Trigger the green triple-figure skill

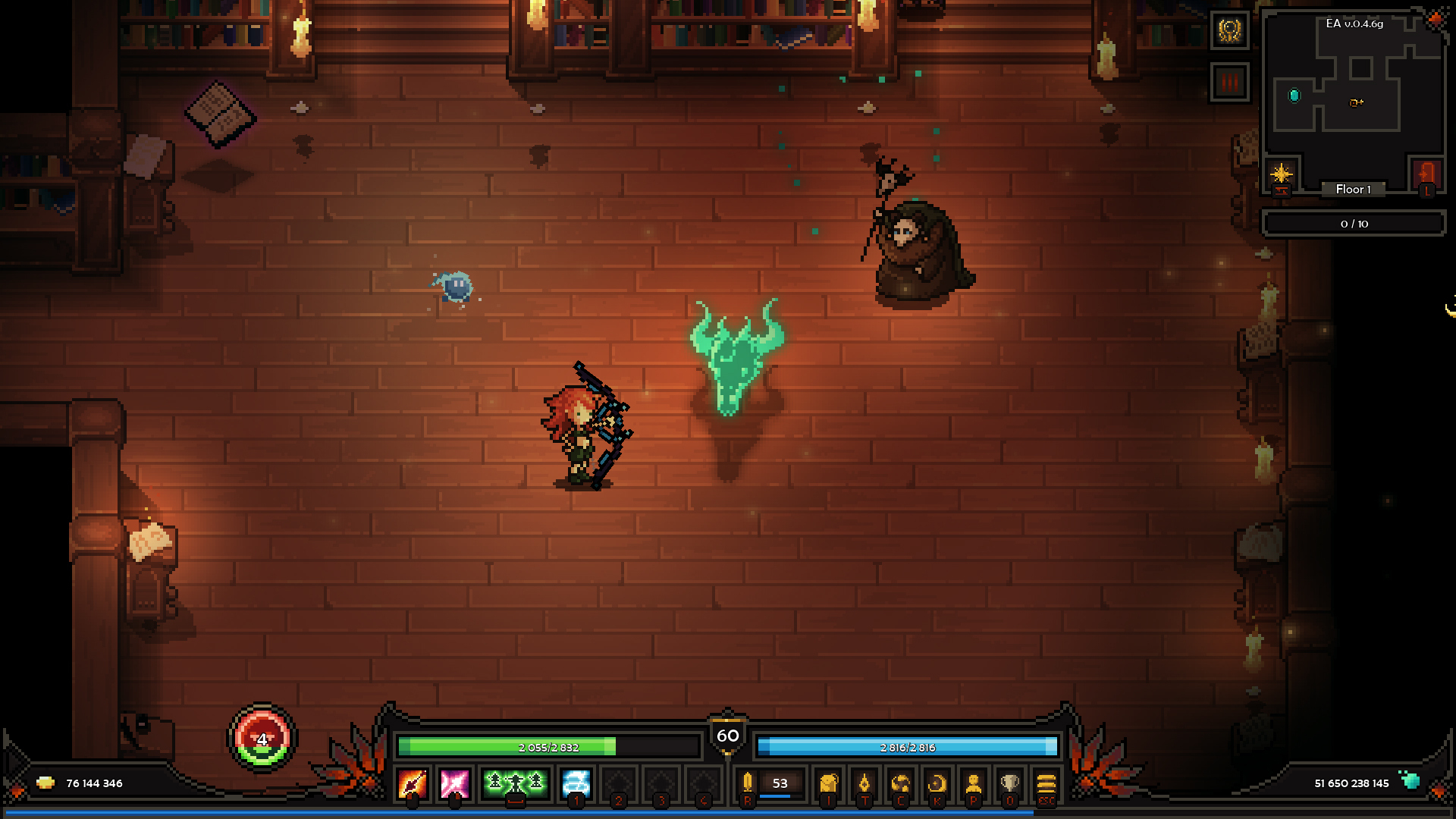coord(516,782)
